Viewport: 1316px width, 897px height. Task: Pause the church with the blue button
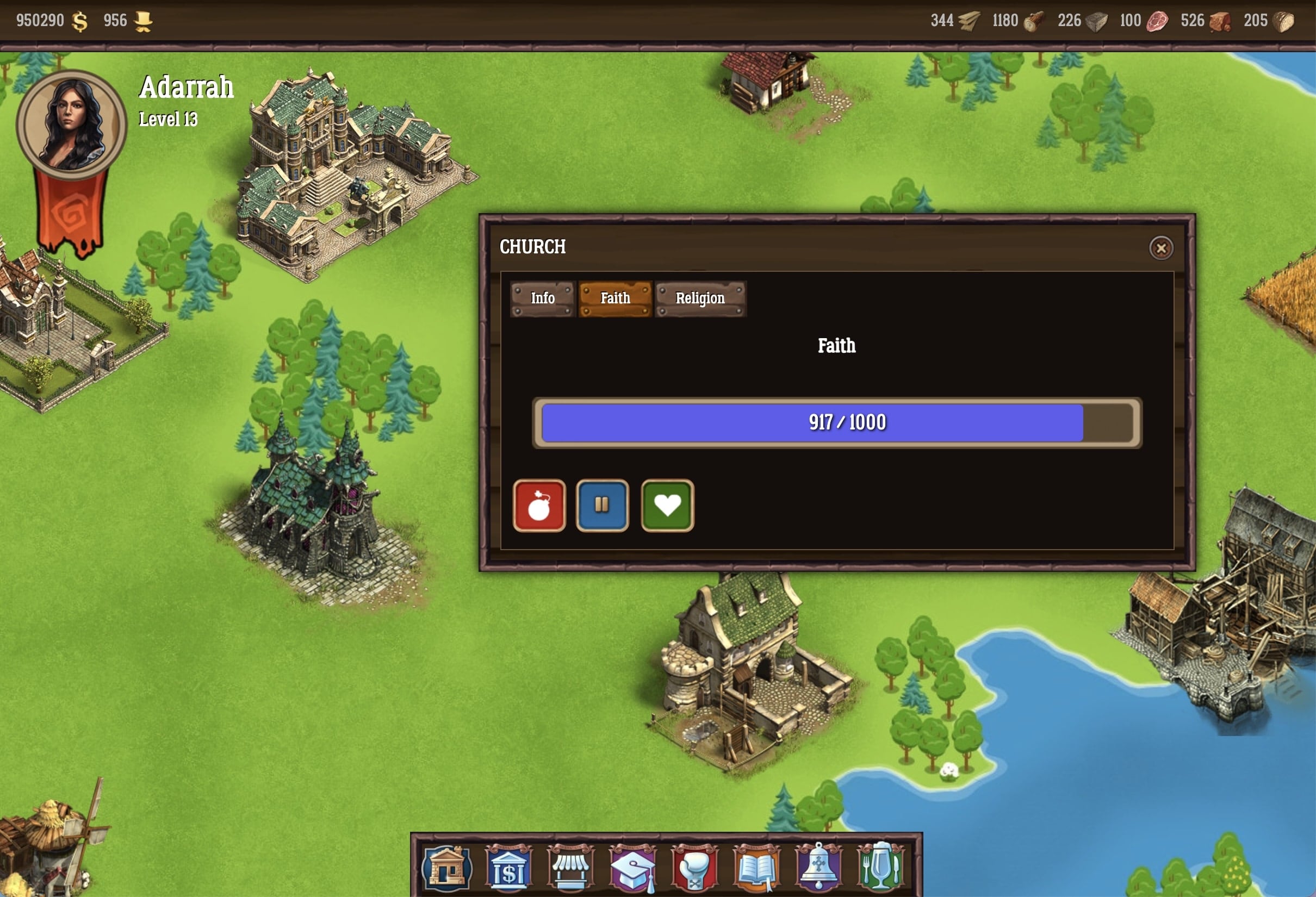coord(602,506)
